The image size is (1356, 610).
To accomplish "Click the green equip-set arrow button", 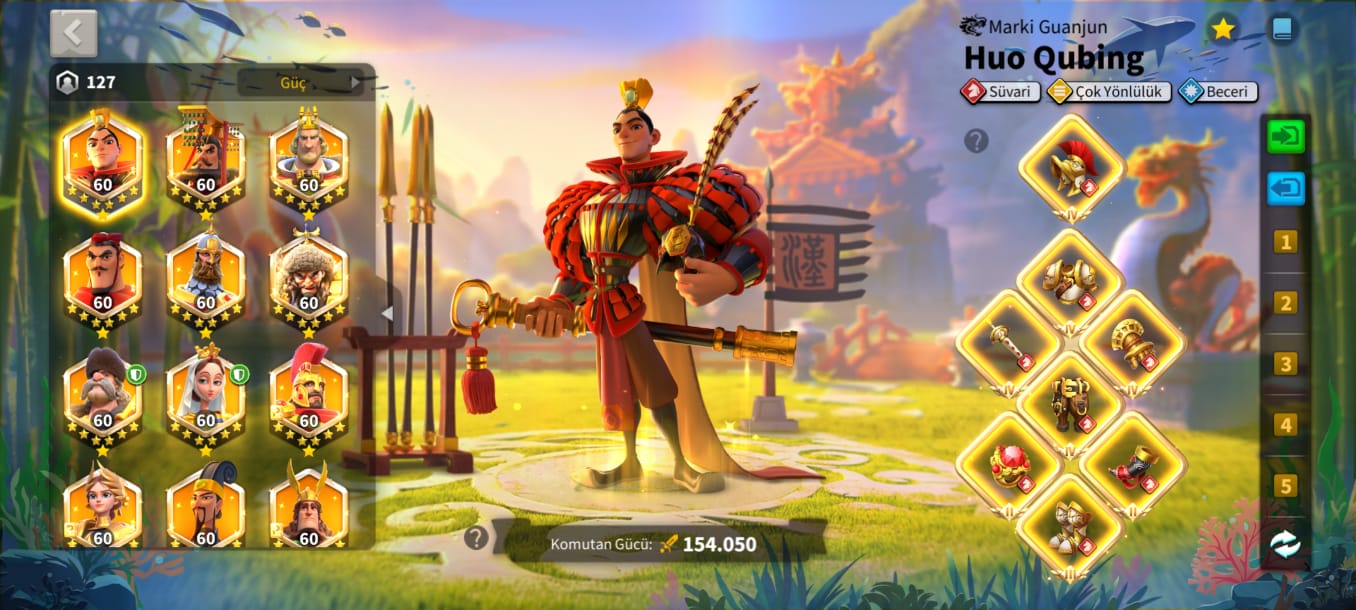I will [x=1285, y=136].
